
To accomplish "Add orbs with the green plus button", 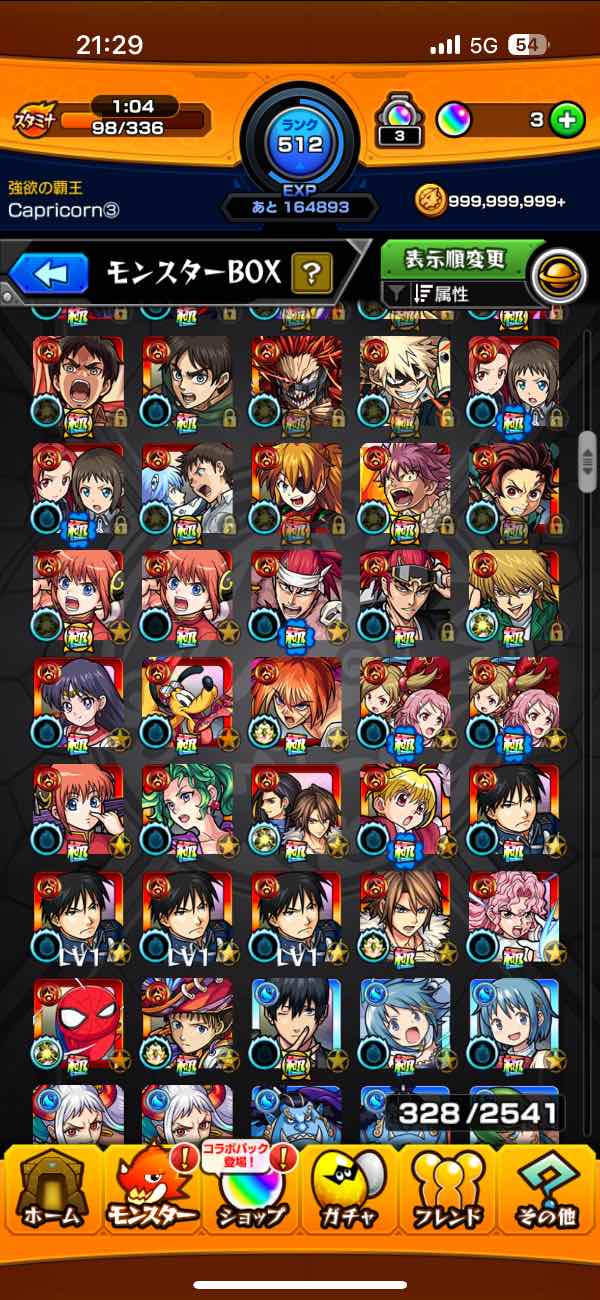I will click(567, 120).
